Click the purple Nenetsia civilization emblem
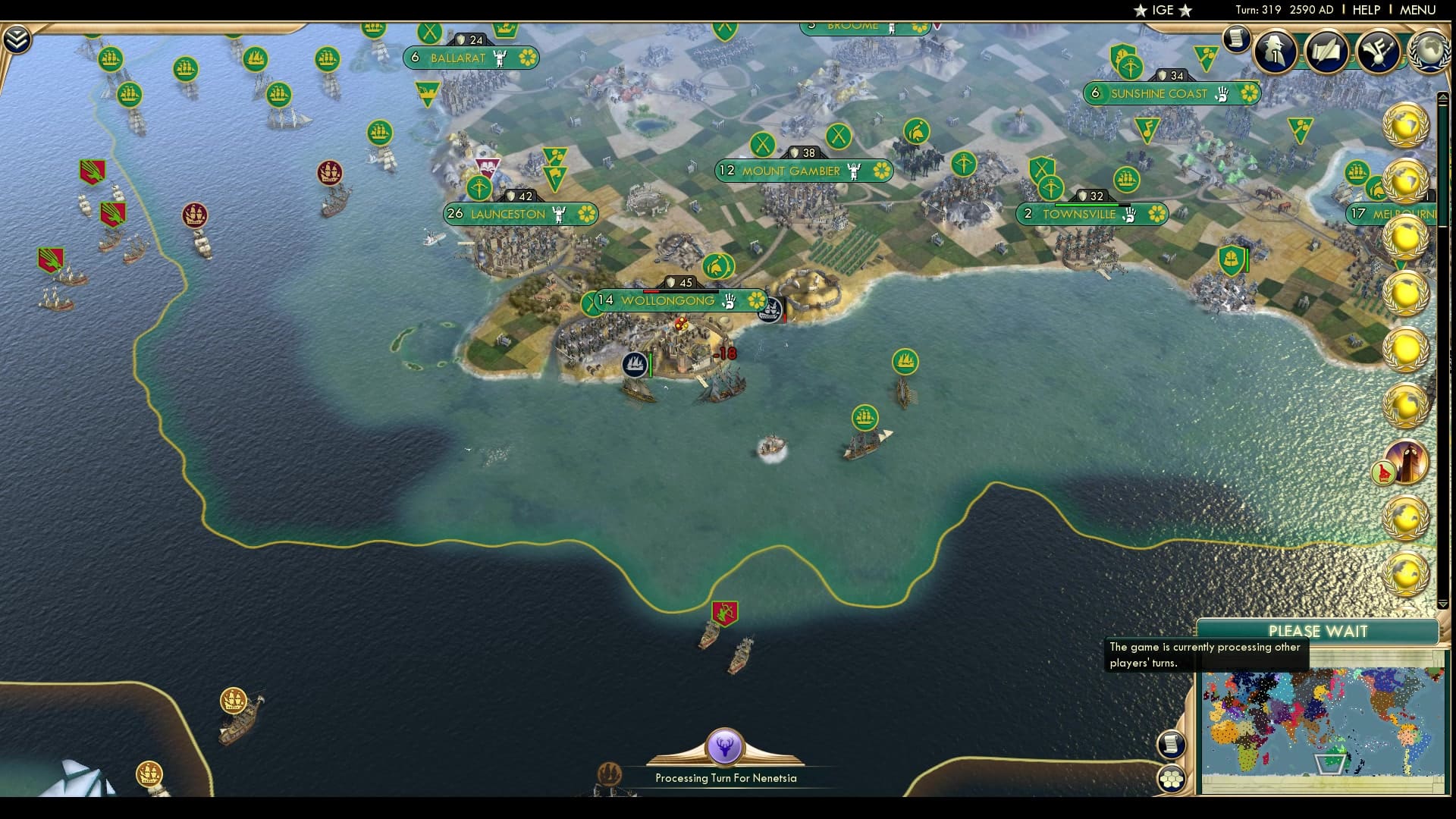1456x819 pixels. [x=725, y=748]
